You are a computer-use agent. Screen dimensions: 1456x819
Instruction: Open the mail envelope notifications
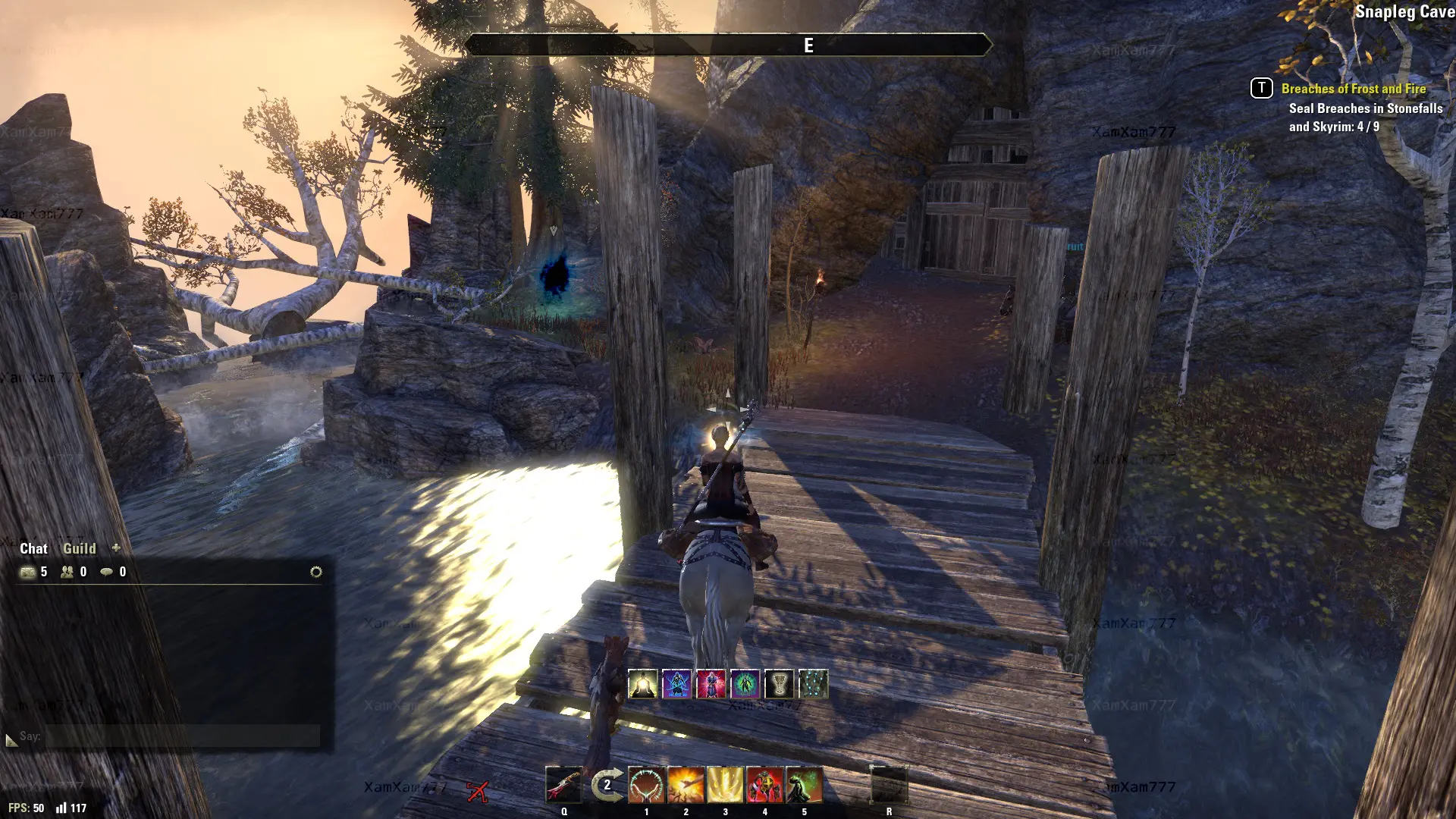(28, 572)
